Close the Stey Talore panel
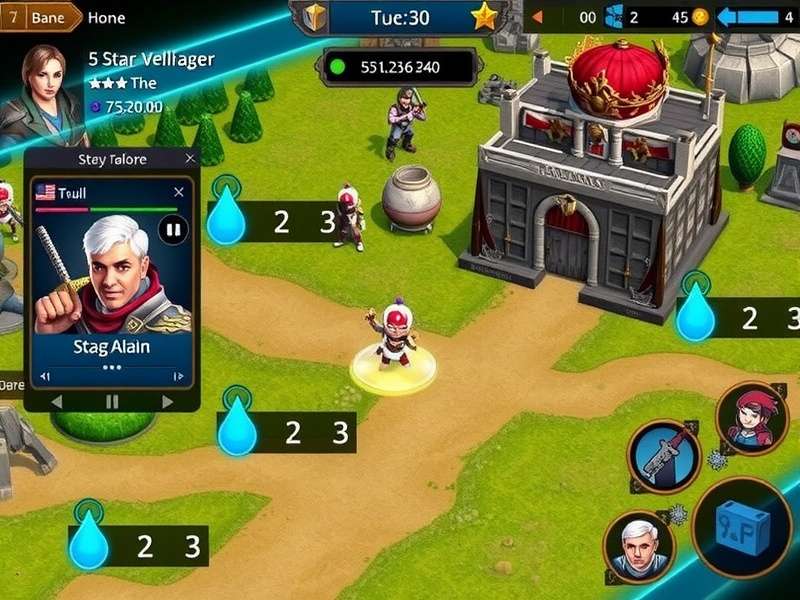The width and height of the screenshot is (800, 600). 190,159
